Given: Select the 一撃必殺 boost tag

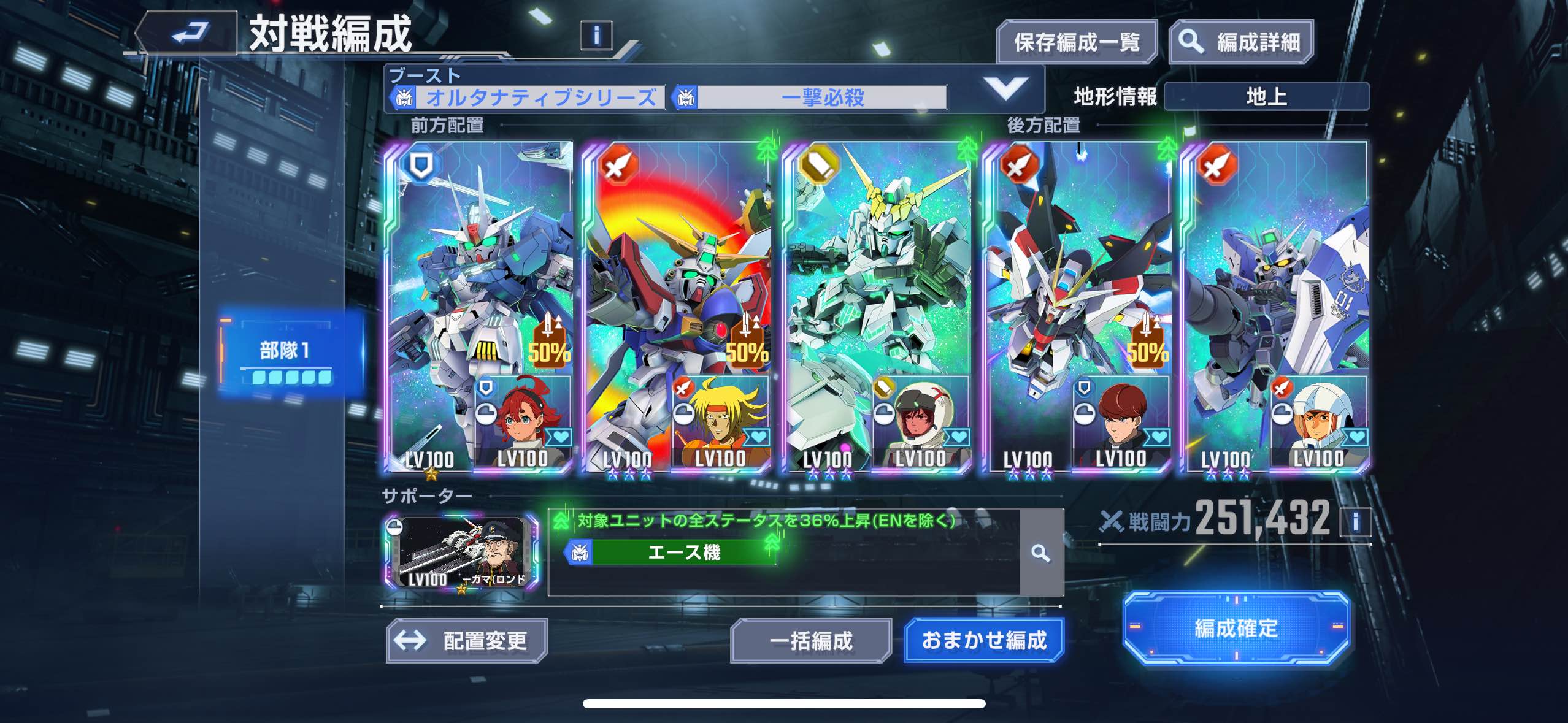Looking at the screenshot, I should pyautogui.click(x=811, y=97).
